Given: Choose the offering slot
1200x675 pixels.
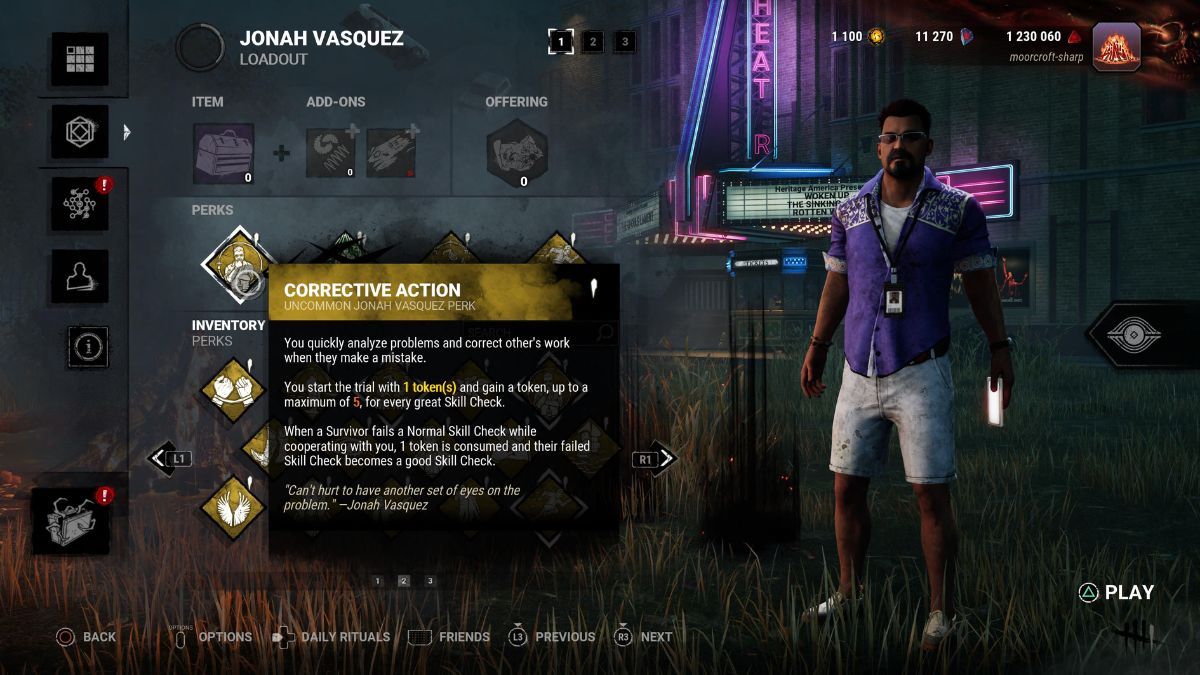Looking at the screenshot, I should click(x=516, y=154).
